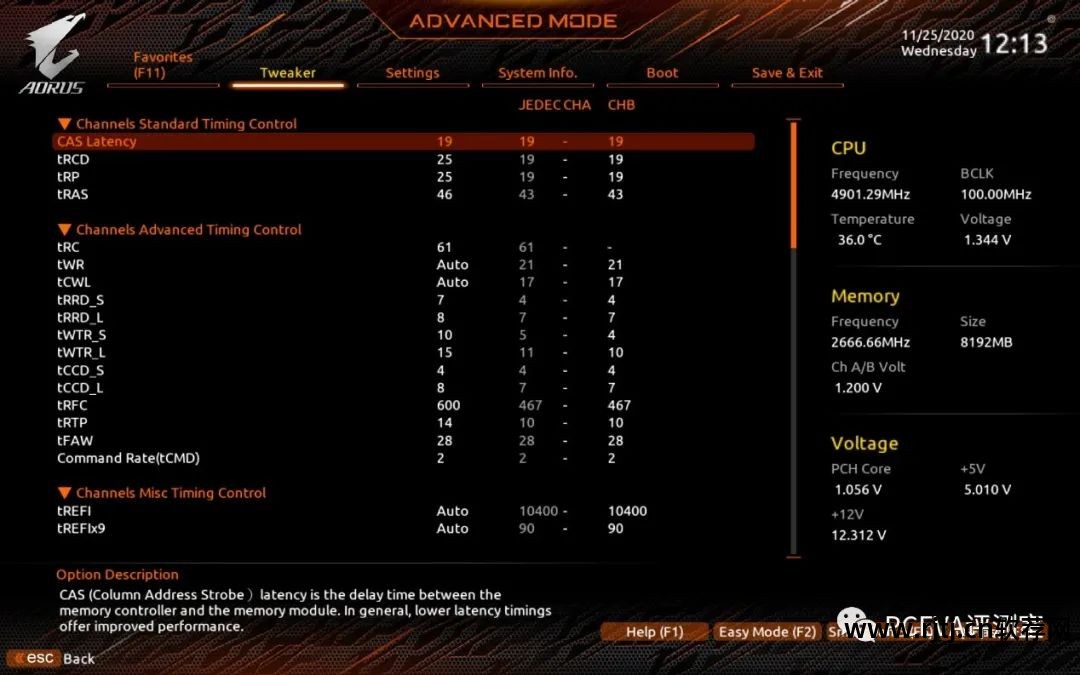Image resolution: width=1080 pixels, height=675 pixels.
Task: Open the Favorites (F11) tab
Action: click(163, 65)
